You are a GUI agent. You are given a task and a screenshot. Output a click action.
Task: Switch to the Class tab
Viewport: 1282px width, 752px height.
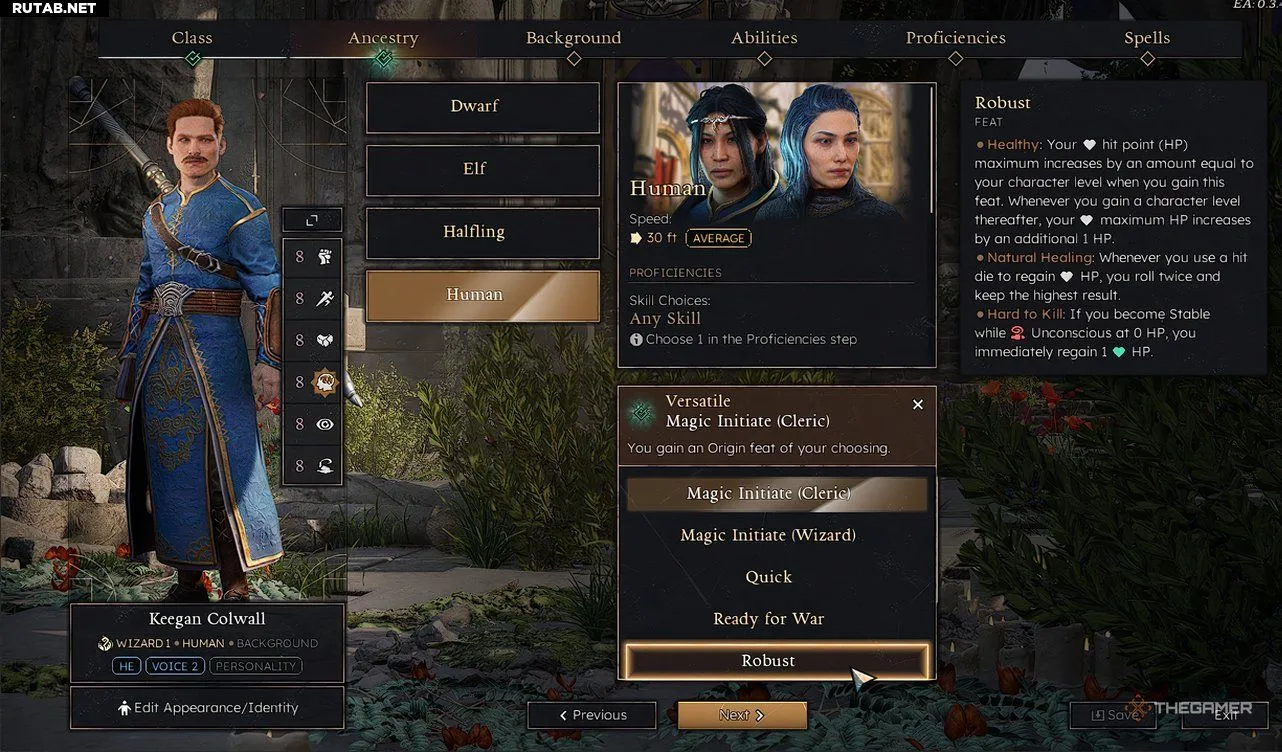coord(192,38)
